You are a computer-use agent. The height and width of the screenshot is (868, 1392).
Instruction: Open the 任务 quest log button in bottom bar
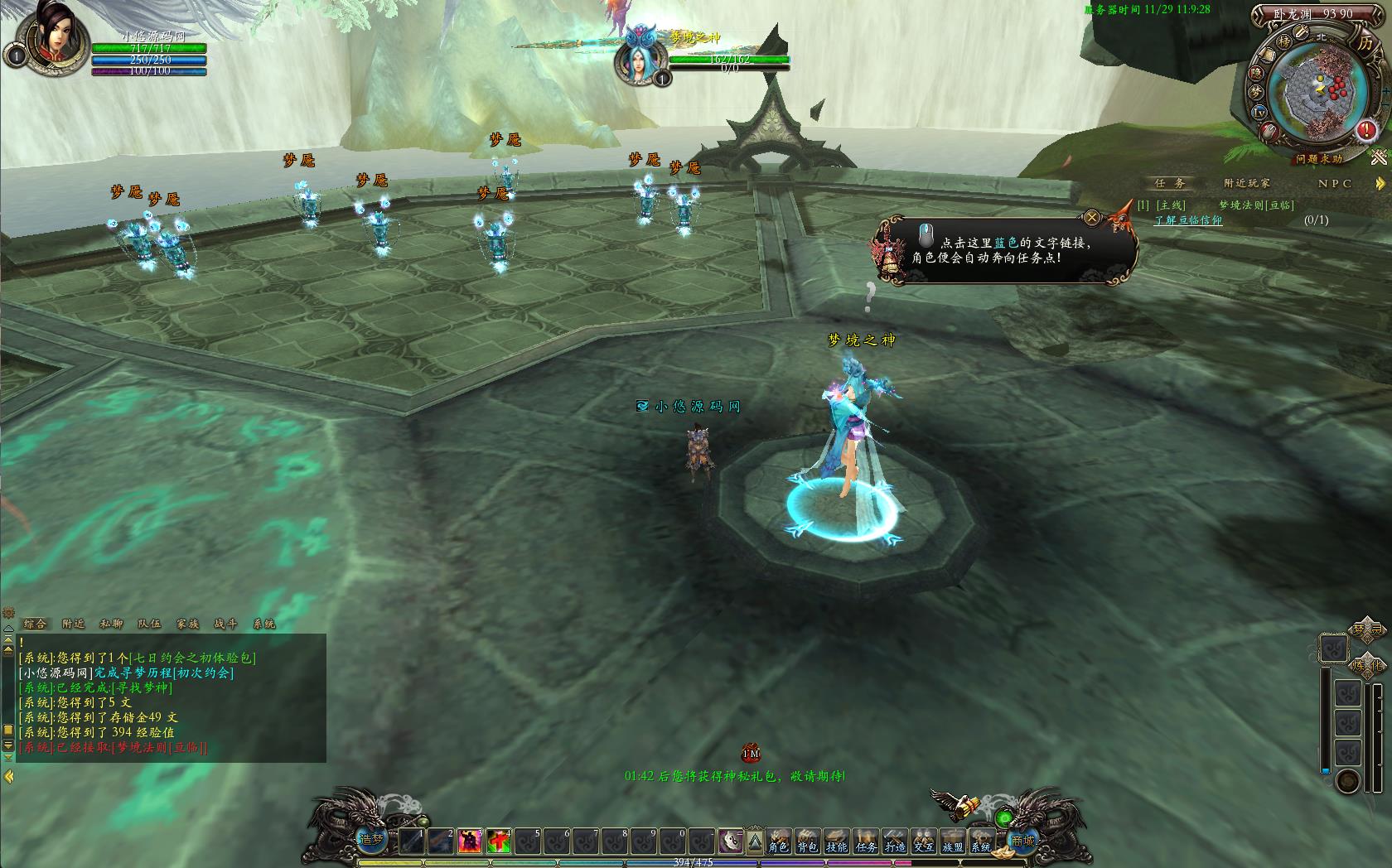coord(866,841)
